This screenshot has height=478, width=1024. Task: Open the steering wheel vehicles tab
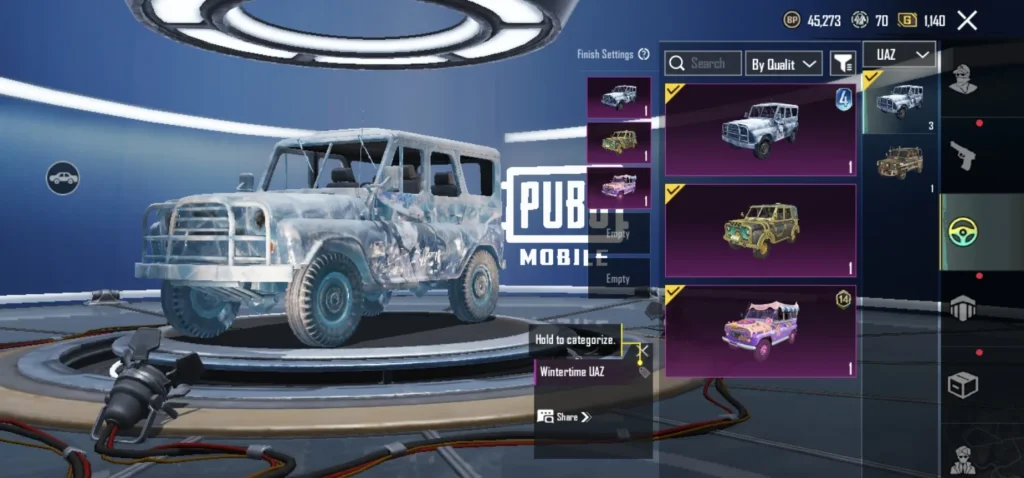(x=963, y=231)
